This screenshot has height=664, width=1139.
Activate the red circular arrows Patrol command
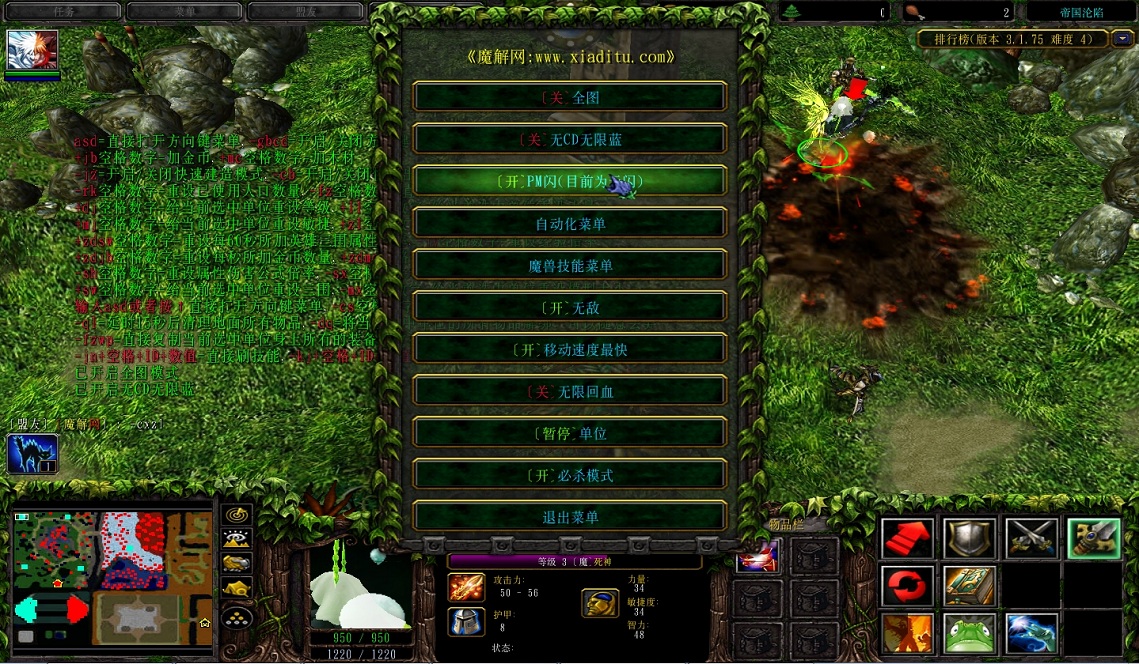tap(908, 586)
